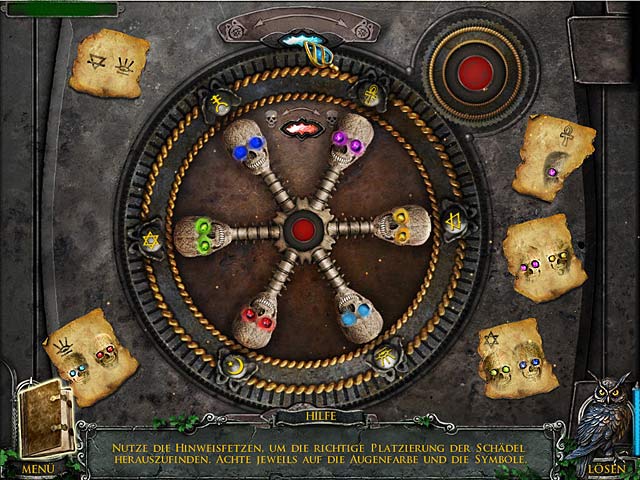Pick the green-eyed skull on the wheel

point(201,235)
